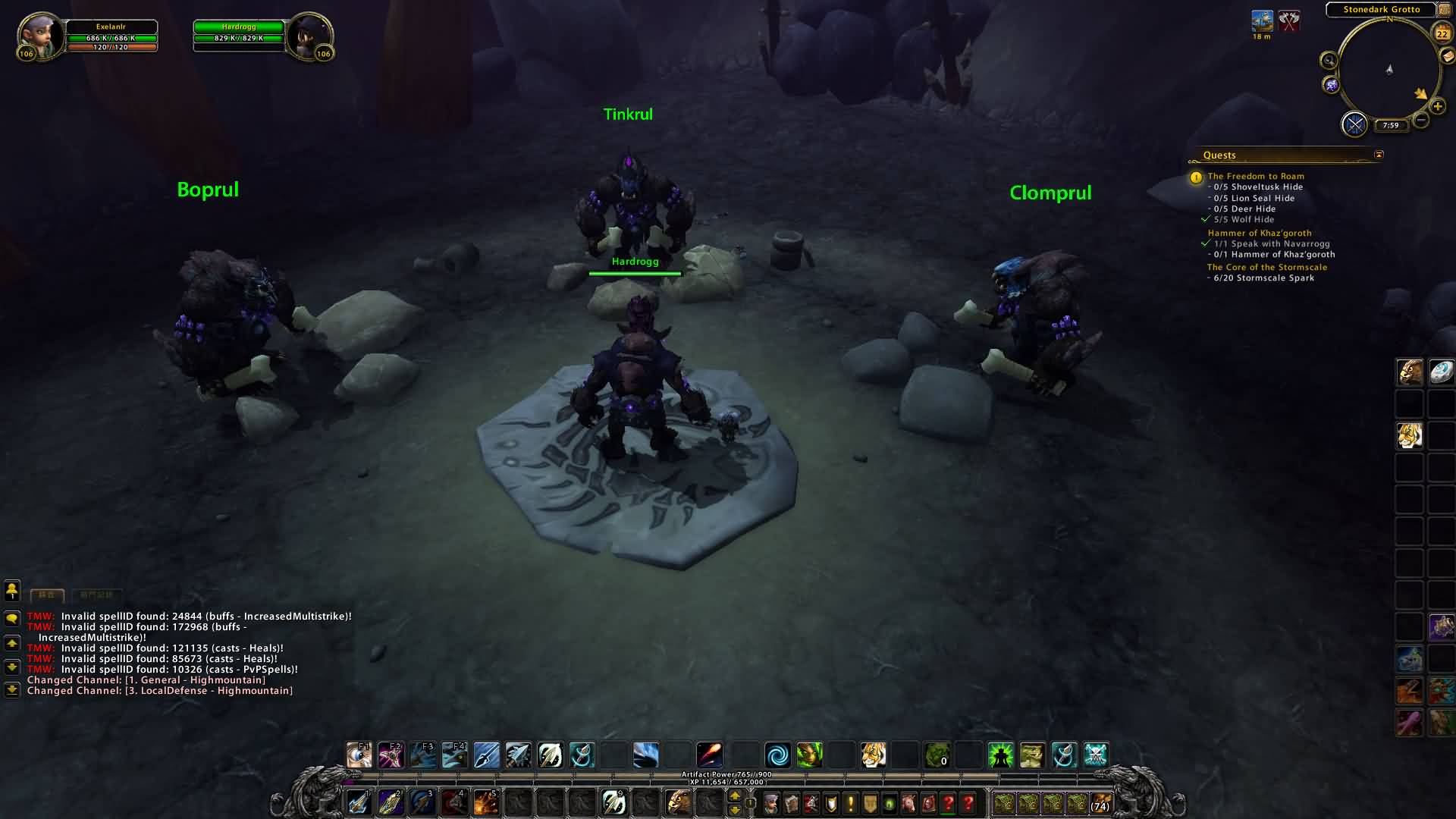The height and width of the screenshot is (819, 1456).
Task: Jump chat to the bottom
Action: point(12,690)
